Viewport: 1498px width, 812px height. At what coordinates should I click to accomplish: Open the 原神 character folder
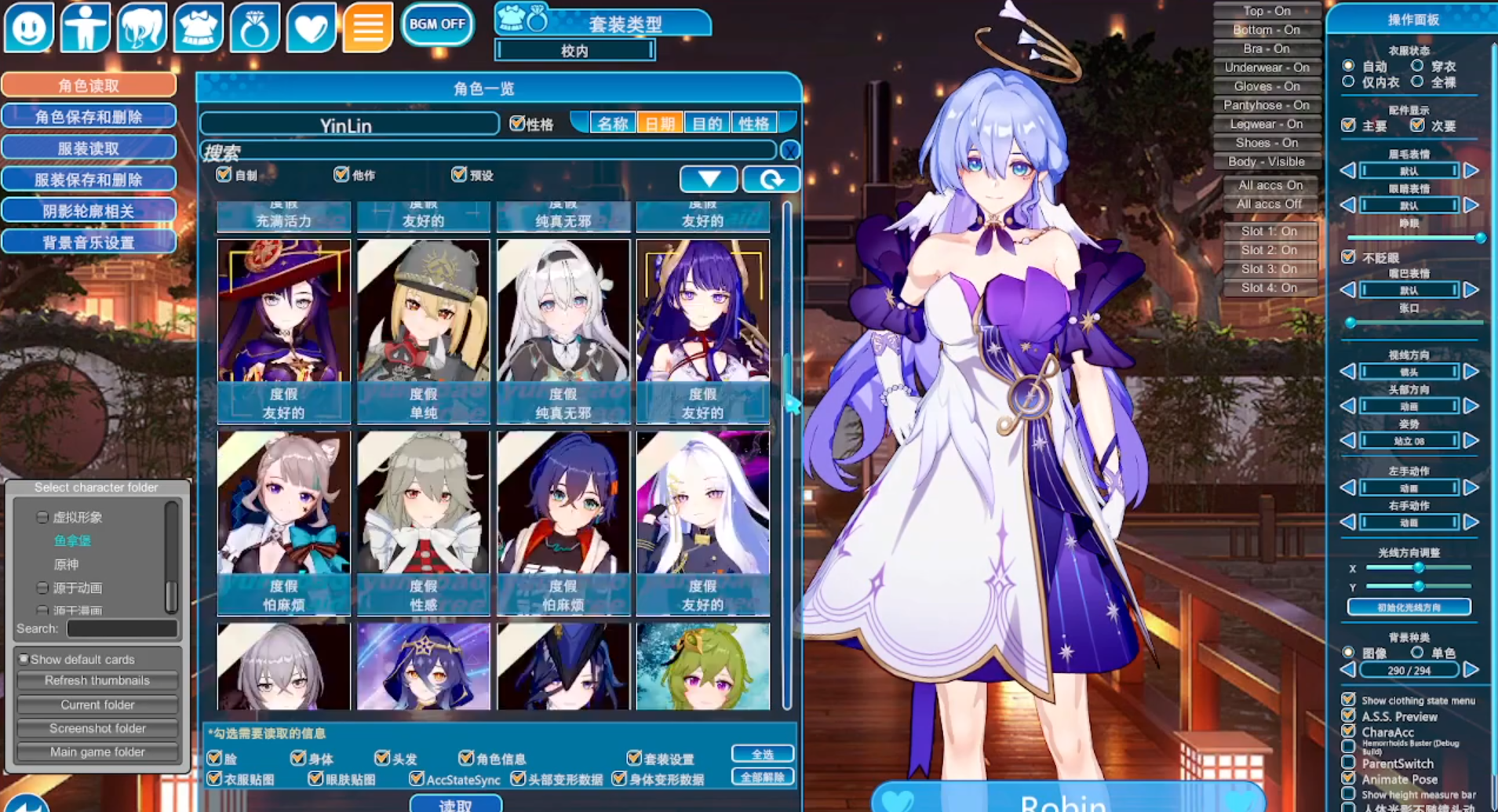coord(66,564)
